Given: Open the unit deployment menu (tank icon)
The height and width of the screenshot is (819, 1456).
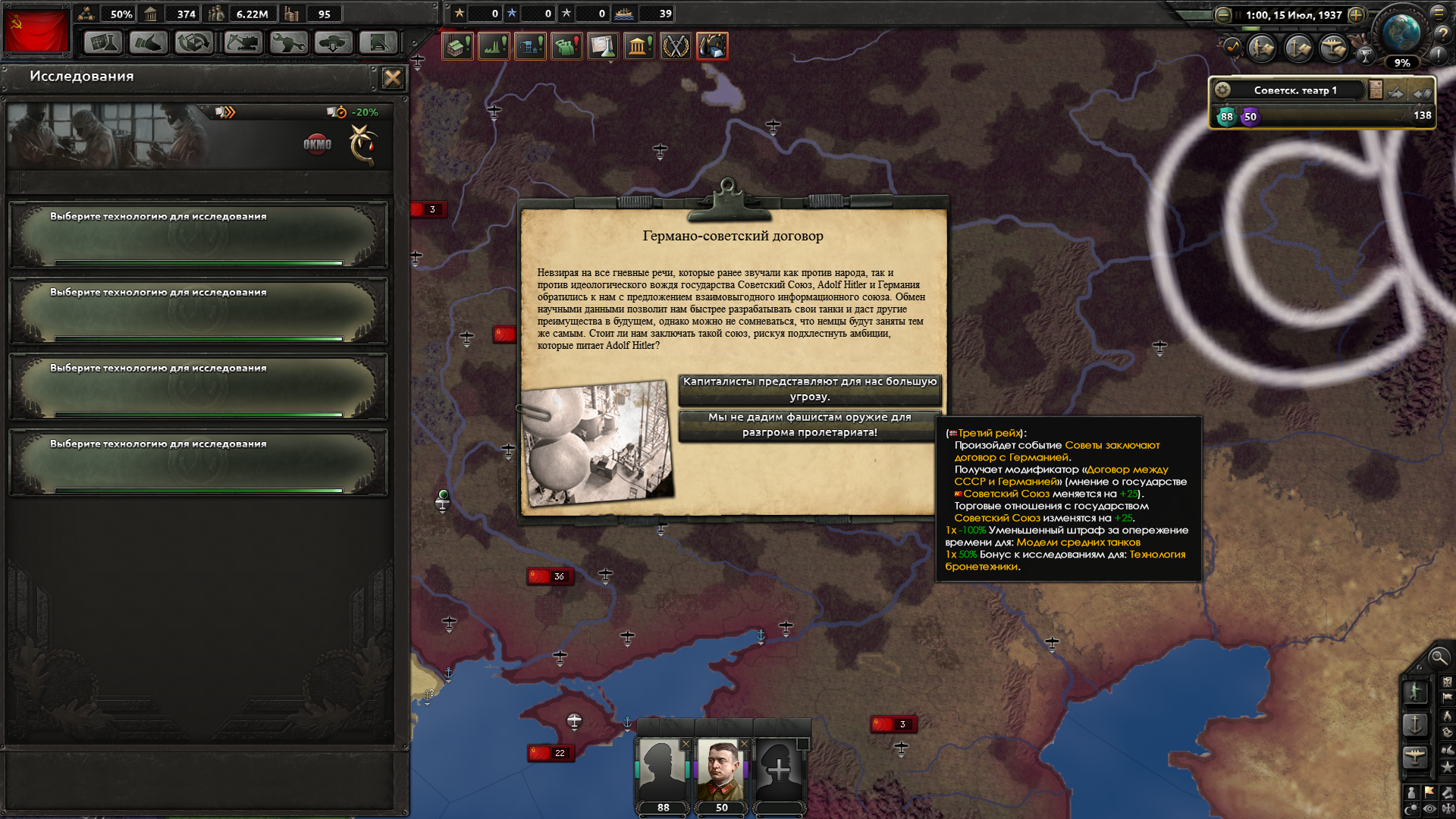Looking at the screenshot, I should pyautogui.click(x=332, y=43).
